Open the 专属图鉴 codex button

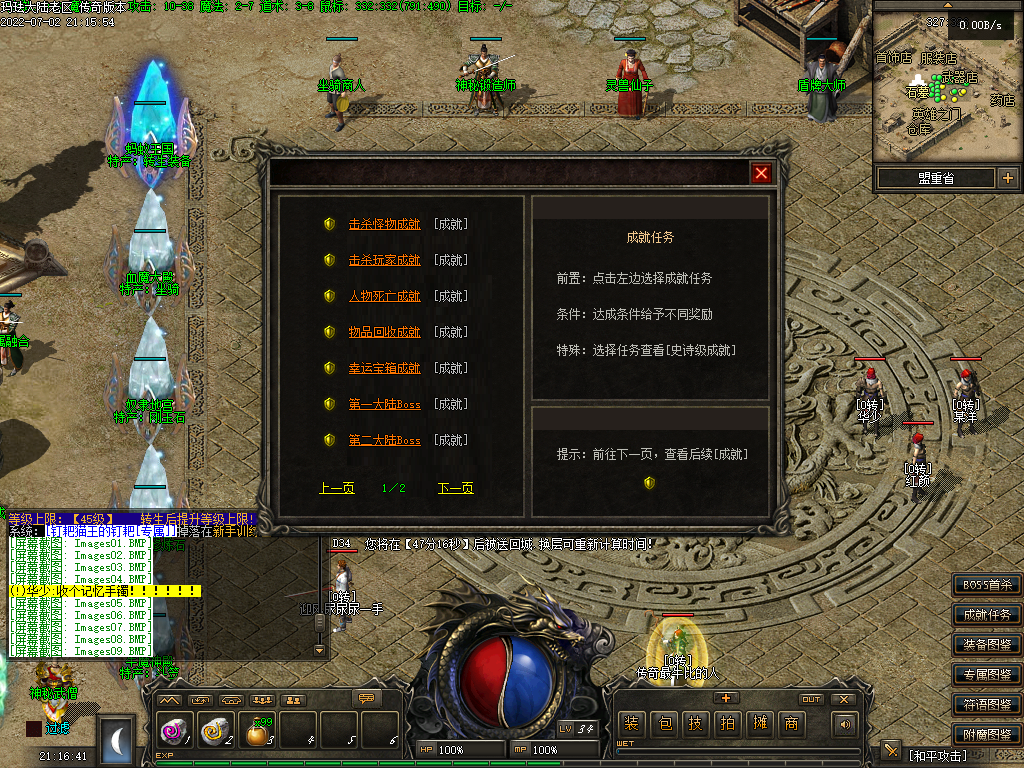[x=987, y=675]
